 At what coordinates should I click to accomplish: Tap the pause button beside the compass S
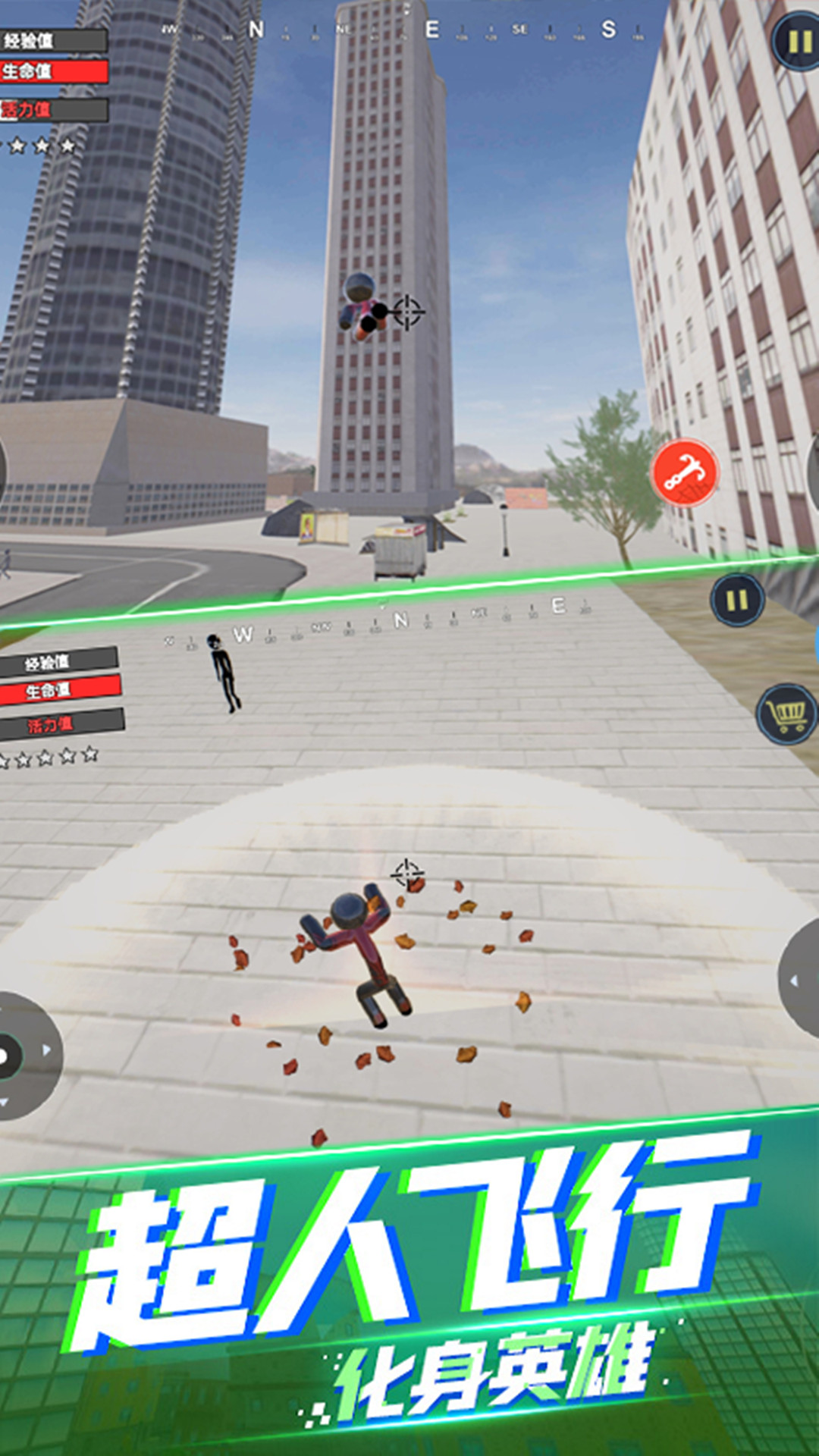coord(797,42)
